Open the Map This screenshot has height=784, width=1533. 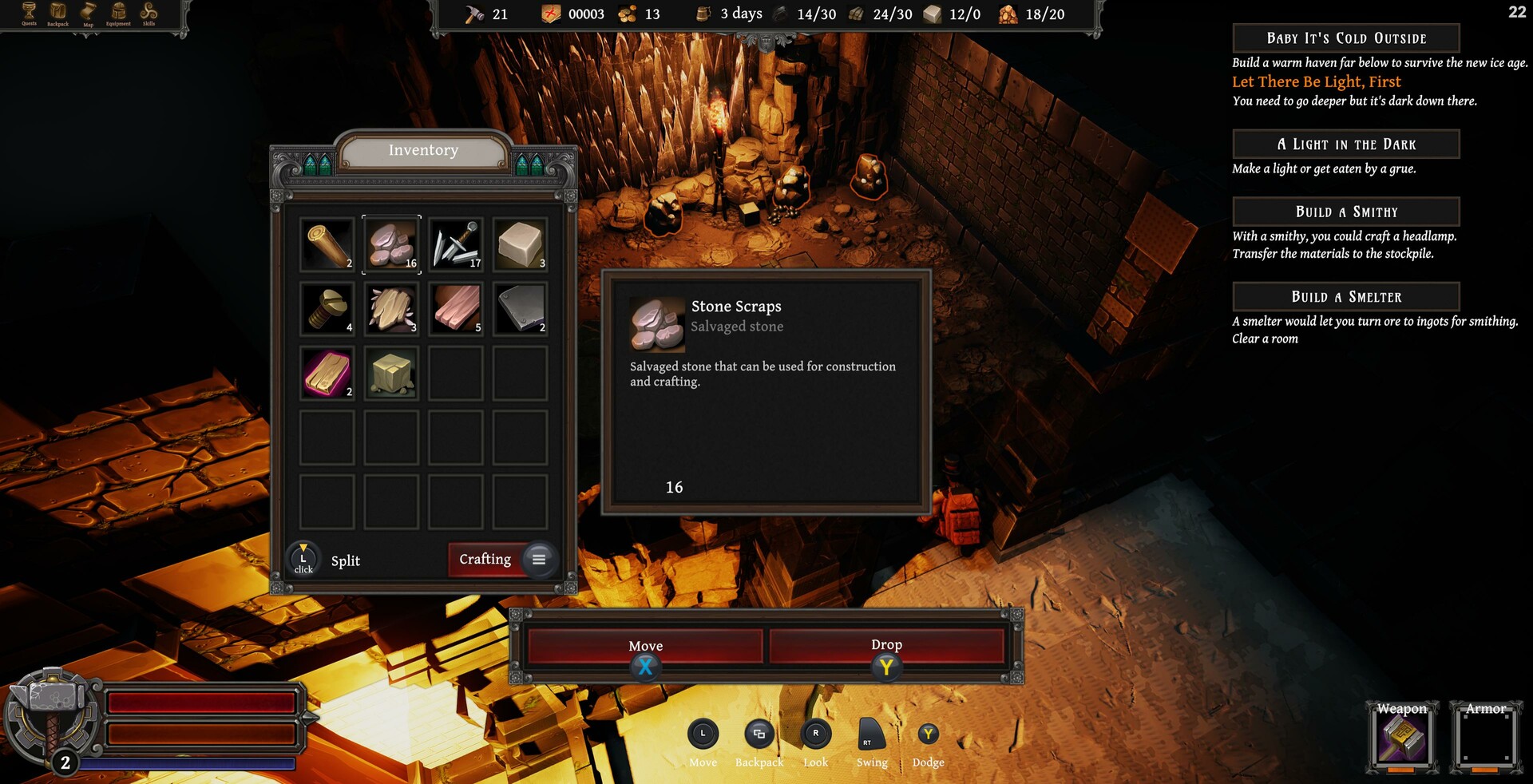point(87,12)
